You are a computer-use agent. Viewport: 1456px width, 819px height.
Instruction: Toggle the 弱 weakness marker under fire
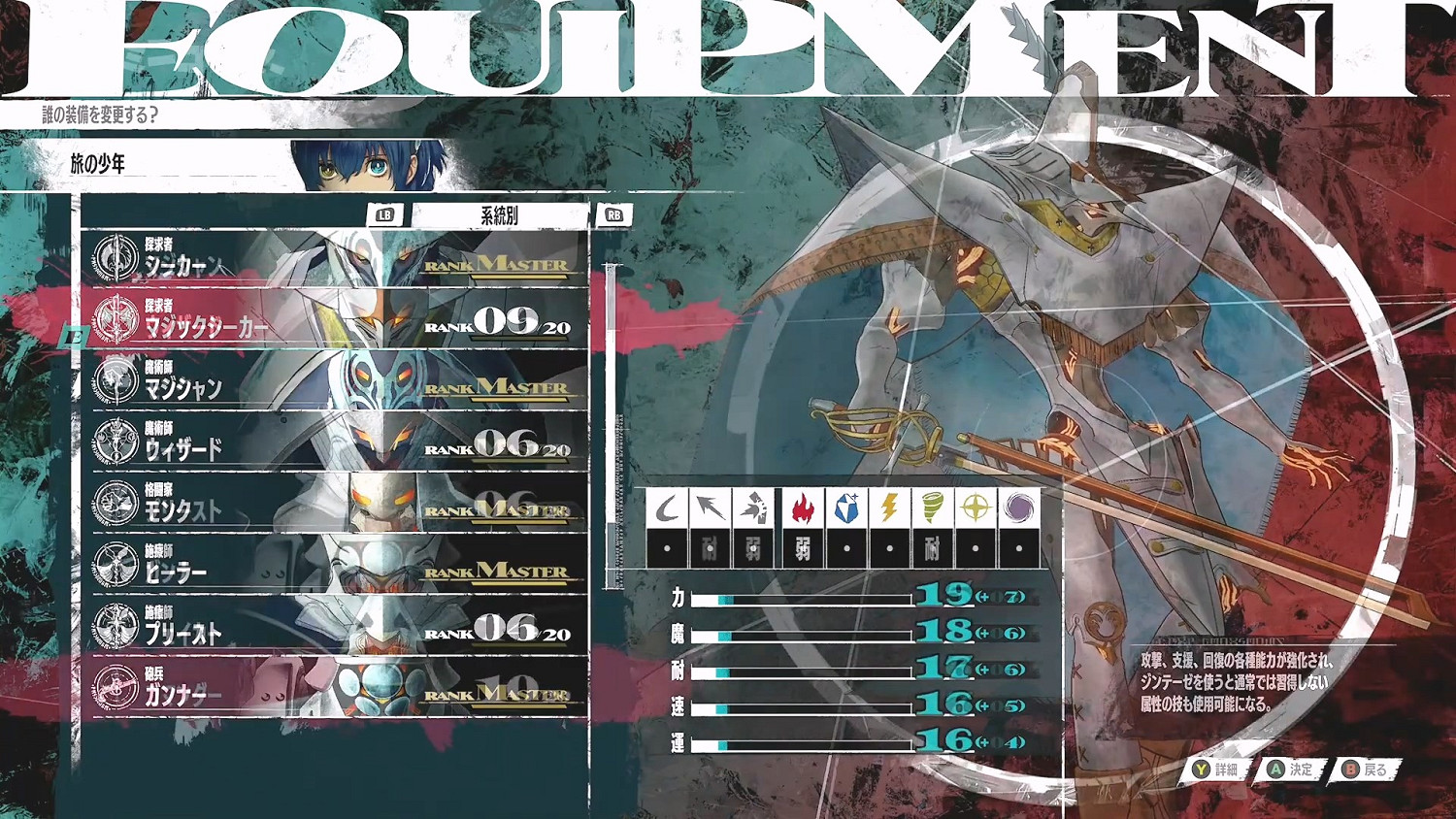[x=802, y=548]
